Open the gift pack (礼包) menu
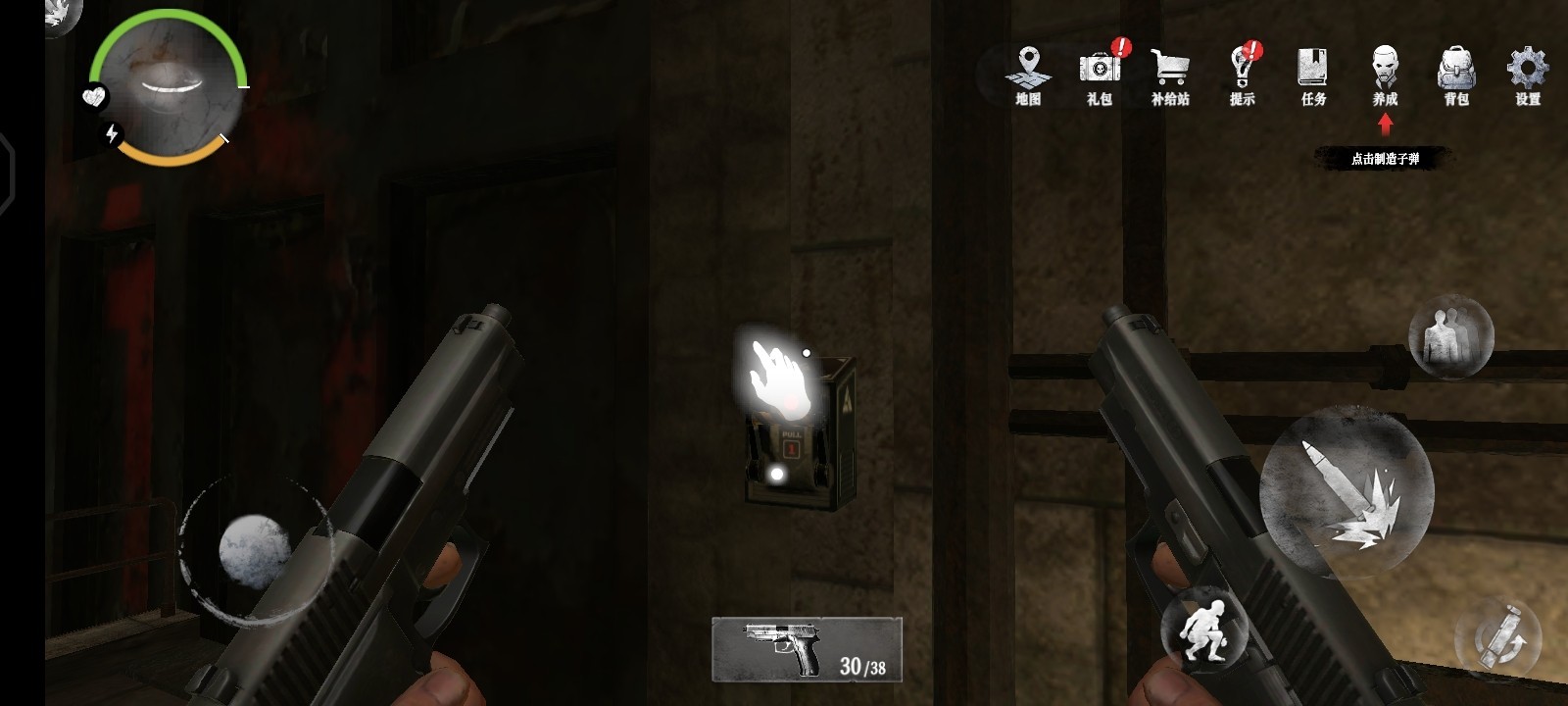The height and width of the screenshot is (706, 1568). pos(1101,75)
